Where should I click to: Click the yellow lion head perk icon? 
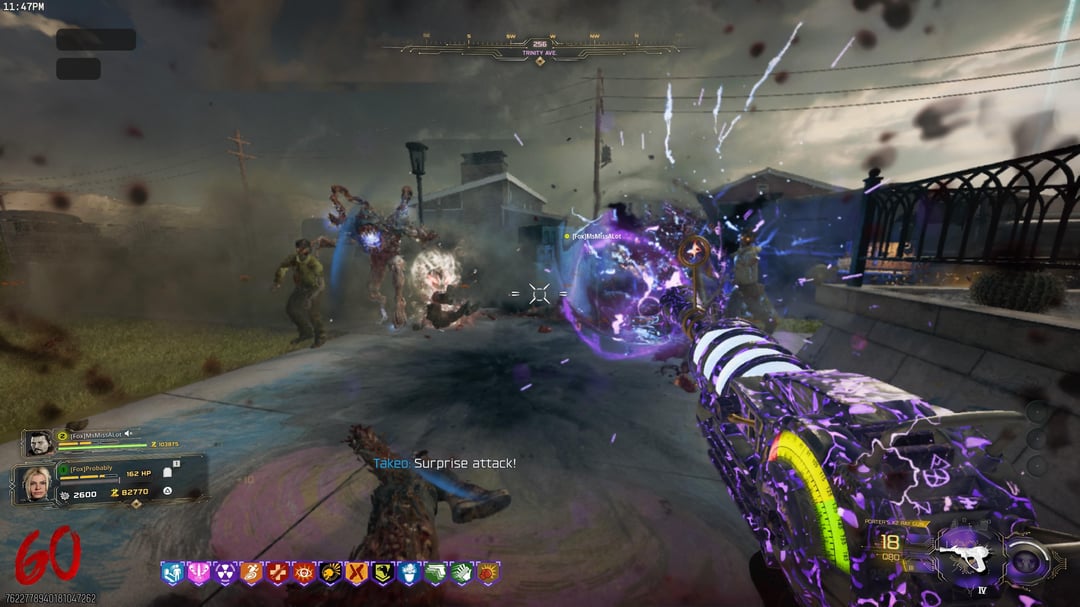330,573
